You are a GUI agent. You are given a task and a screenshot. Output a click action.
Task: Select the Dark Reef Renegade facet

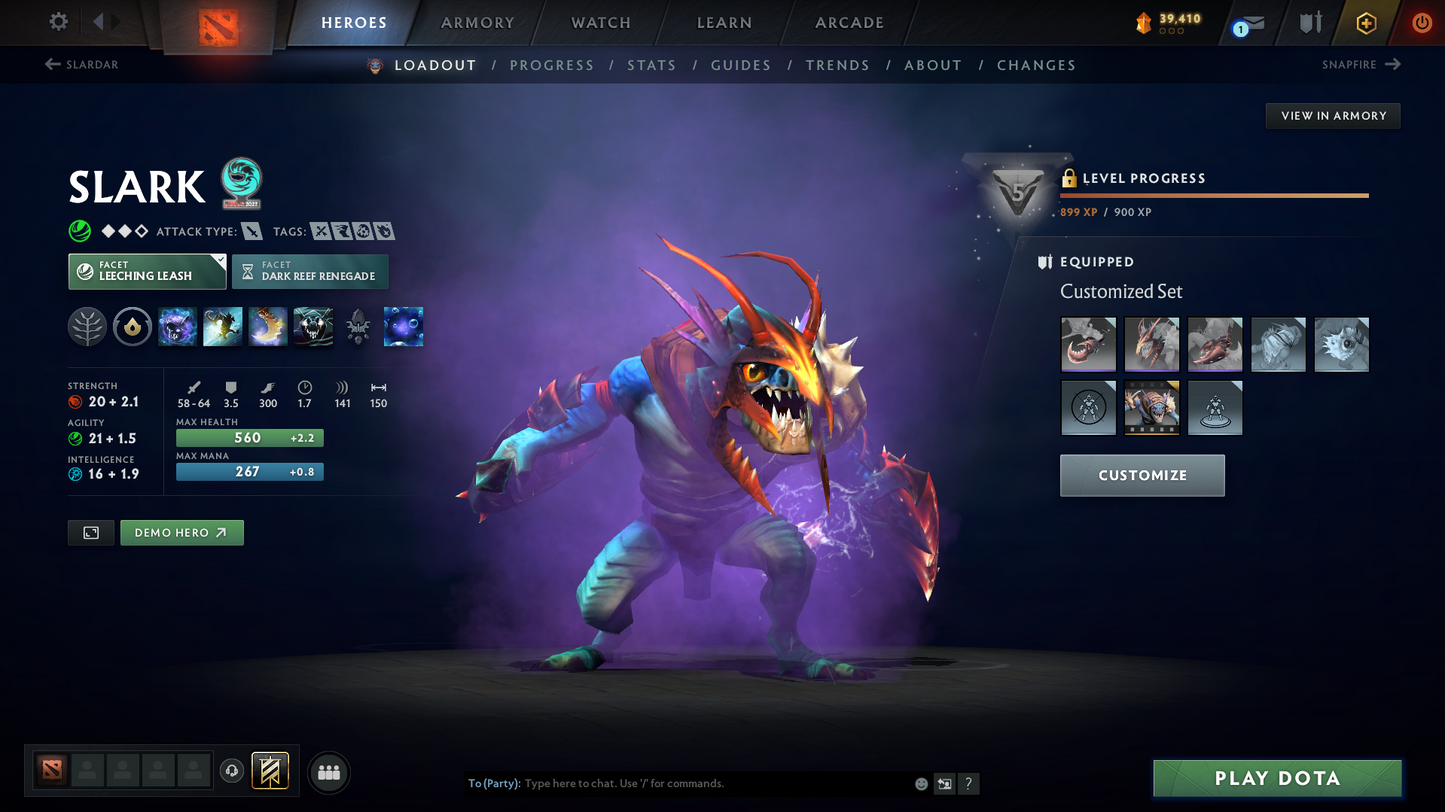[310, 271]
